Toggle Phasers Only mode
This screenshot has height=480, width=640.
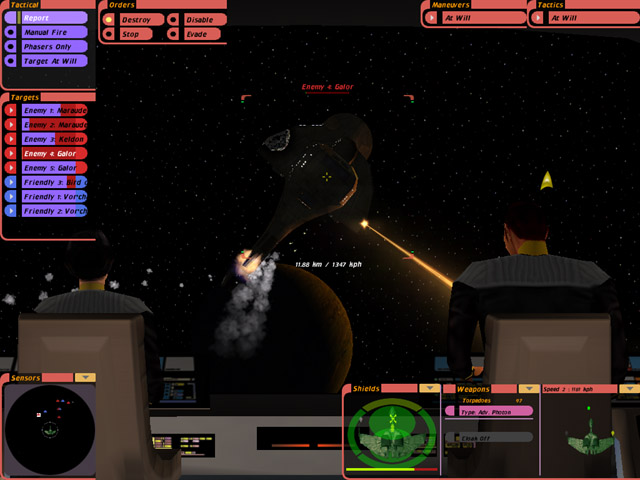(48, 46)
